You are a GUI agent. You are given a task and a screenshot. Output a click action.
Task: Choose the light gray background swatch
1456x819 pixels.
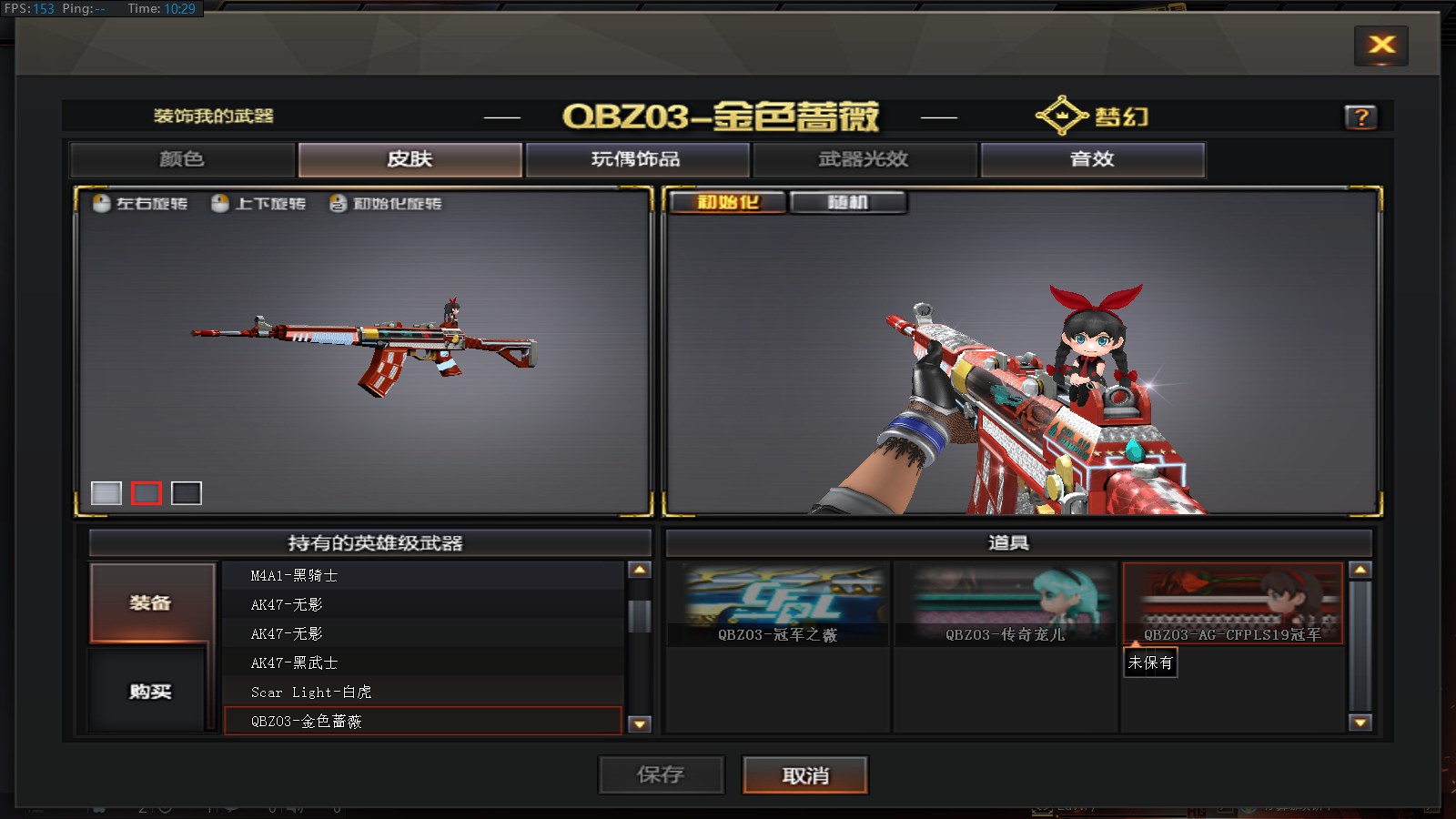click(x=106, y=493)
